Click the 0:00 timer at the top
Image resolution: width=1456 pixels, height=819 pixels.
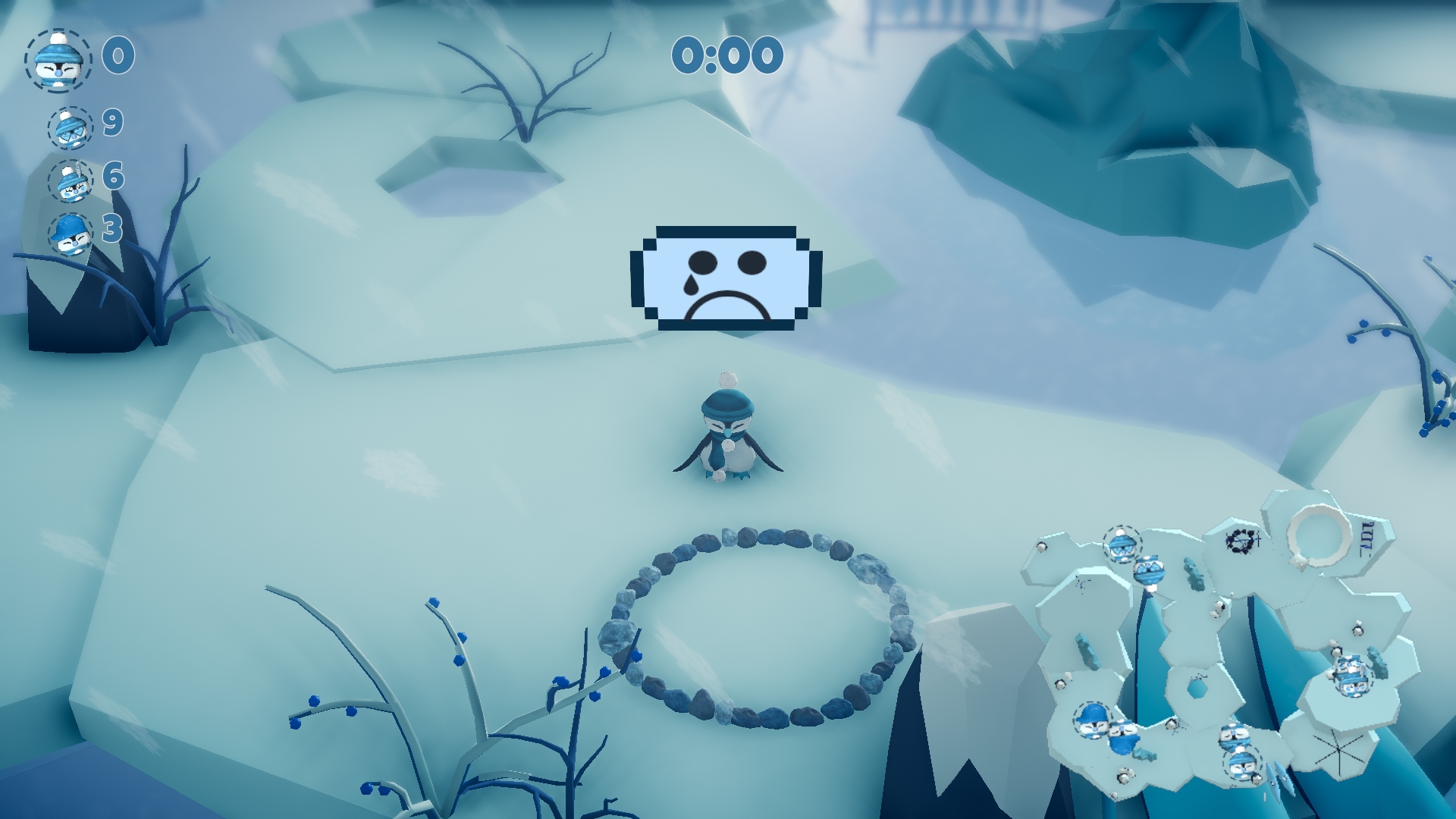click(726, 55)
